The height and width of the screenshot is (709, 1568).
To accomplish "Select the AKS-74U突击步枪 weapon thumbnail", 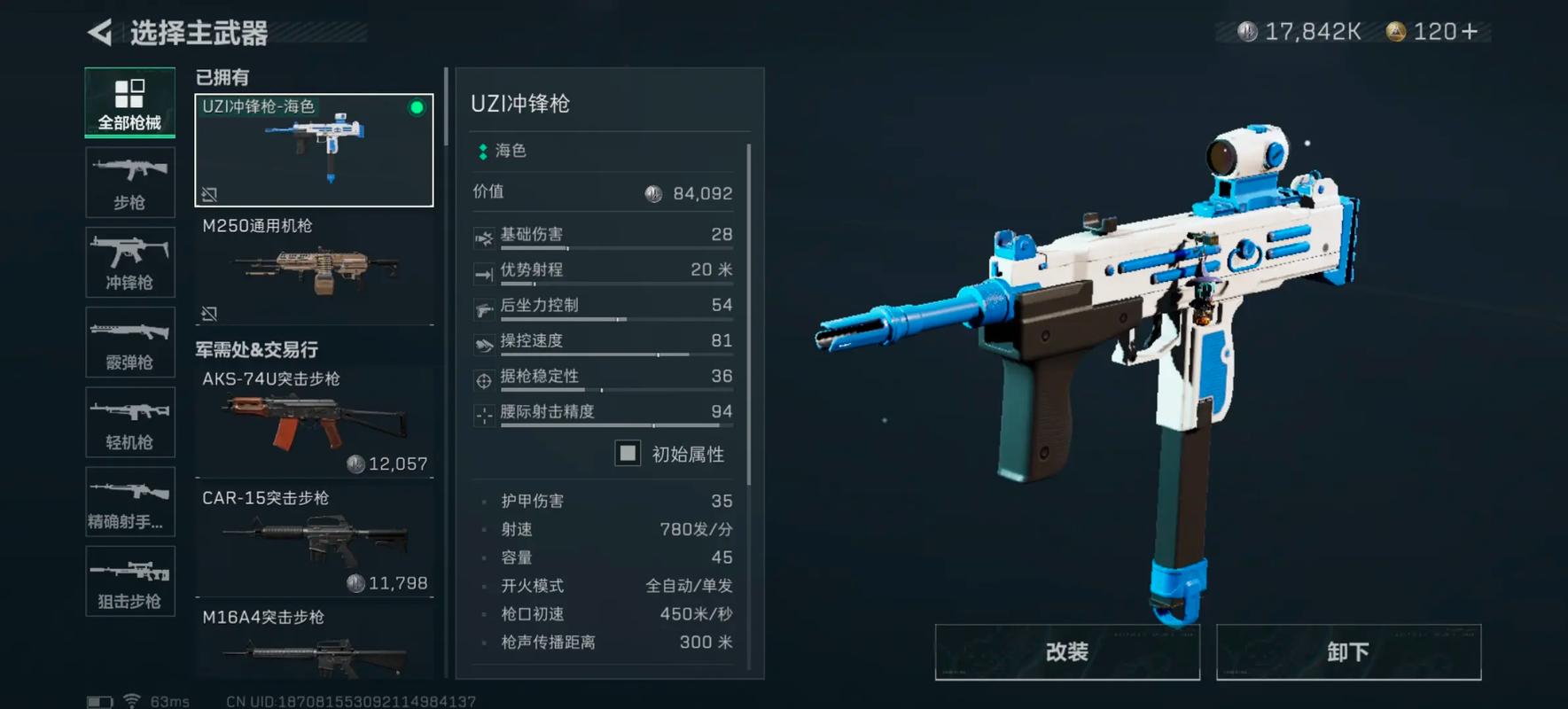I will (x=315, y=417).
